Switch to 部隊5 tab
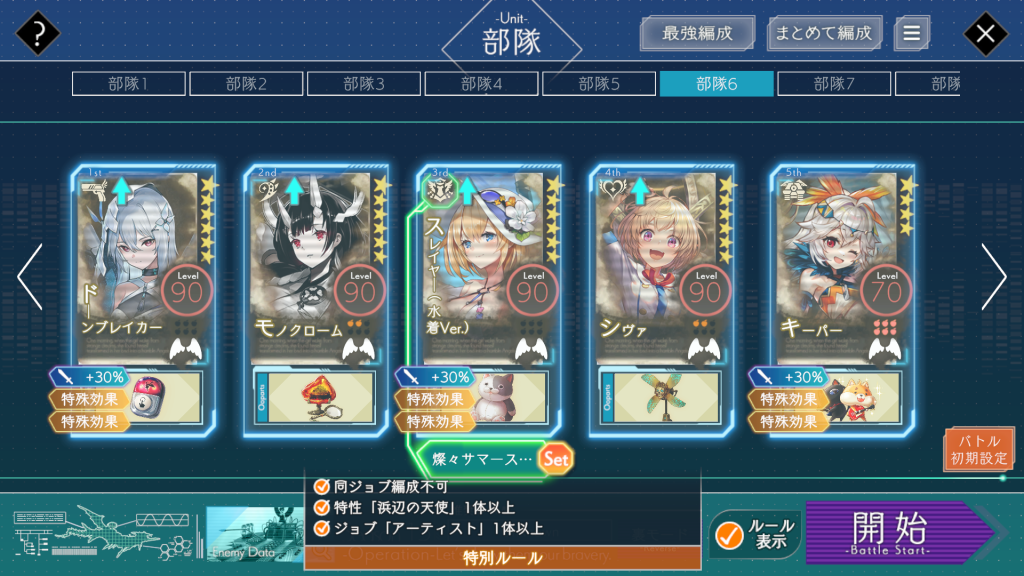 pyautogui.click(x=599, y=84)
